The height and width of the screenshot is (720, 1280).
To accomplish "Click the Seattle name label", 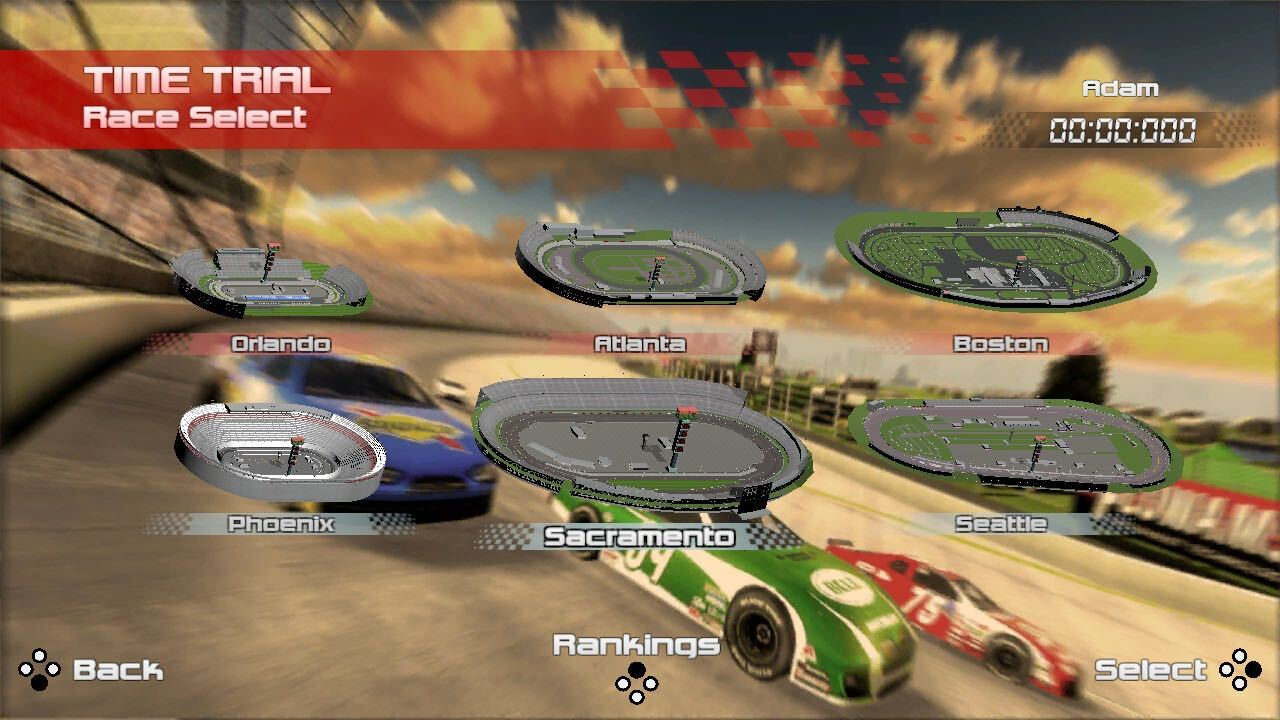I will point(1000,524).
